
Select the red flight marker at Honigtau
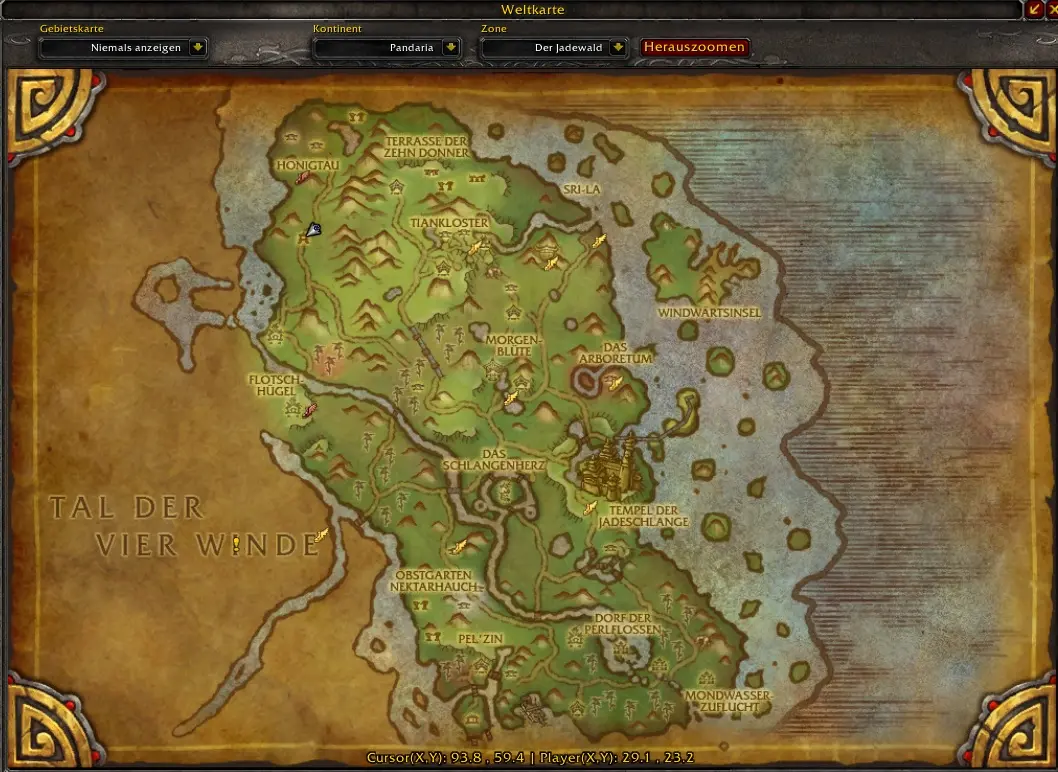pyautogui.click(x=302, y=177)
